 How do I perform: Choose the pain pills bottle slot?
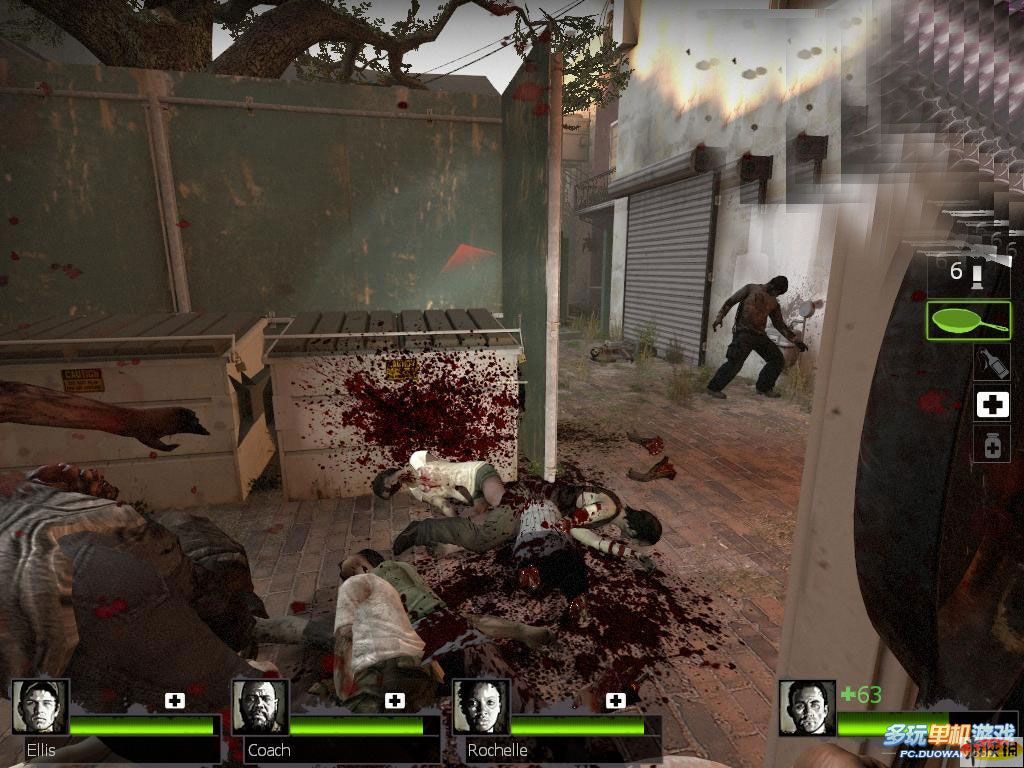point(992,444)
